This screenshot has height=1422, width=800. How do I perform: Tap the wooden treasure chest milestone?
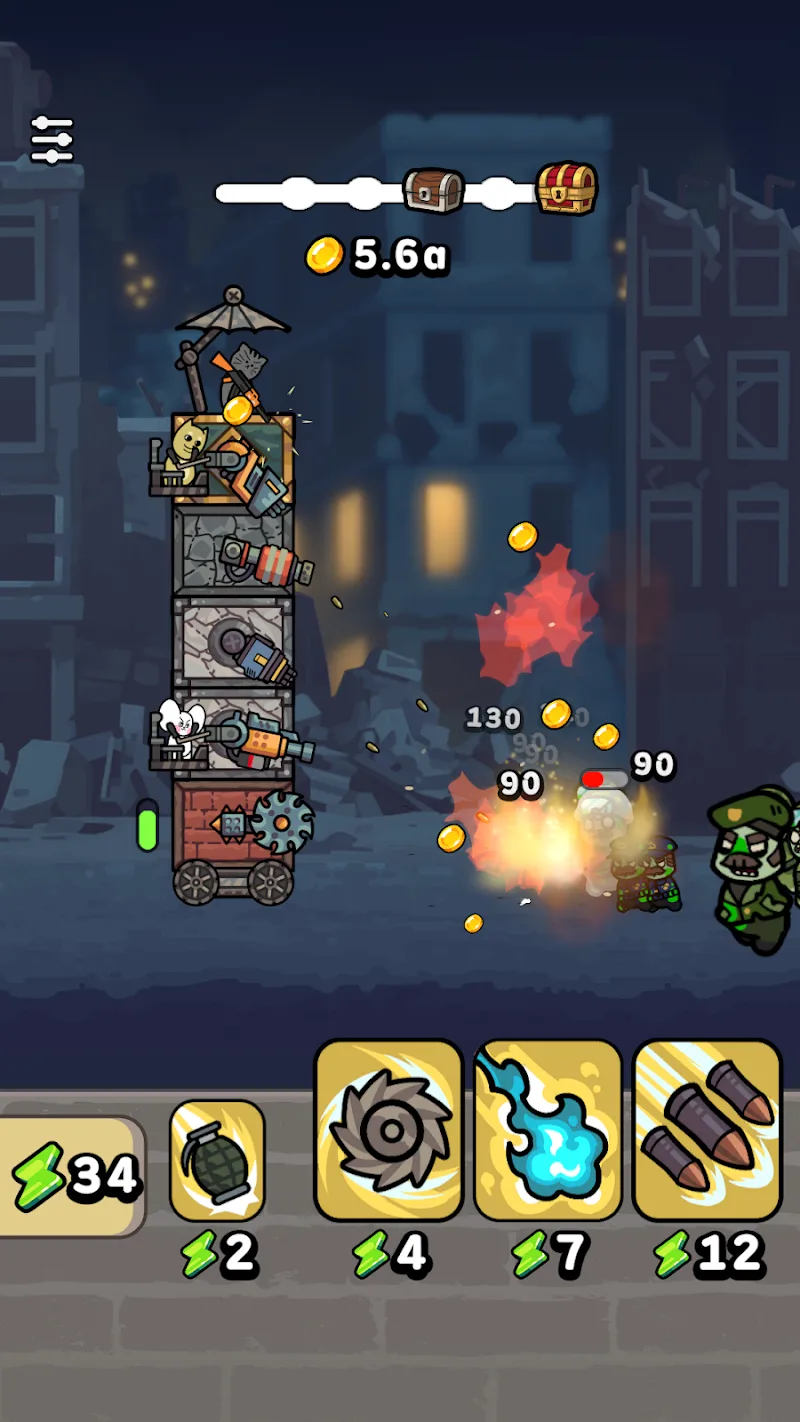(x=434, y=189)
